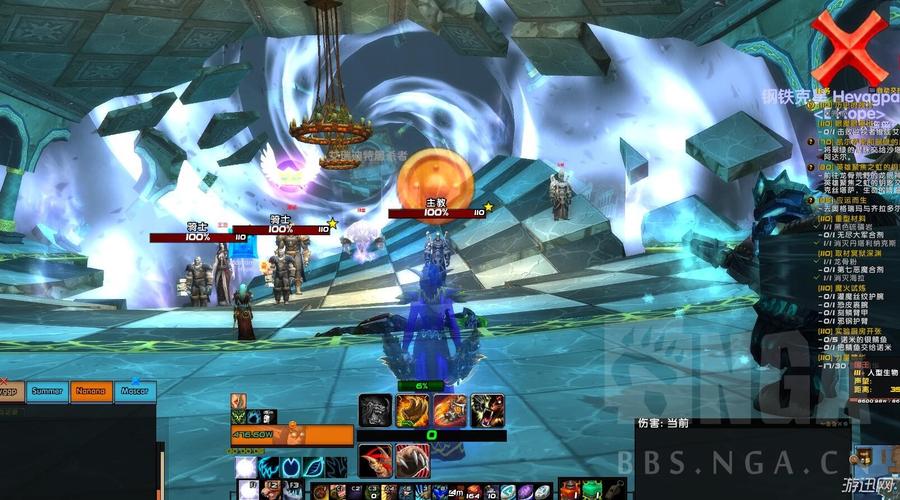Activate the gray bear head ability
The width and height of the screenshot is (900, 500).
click(375, 409)
